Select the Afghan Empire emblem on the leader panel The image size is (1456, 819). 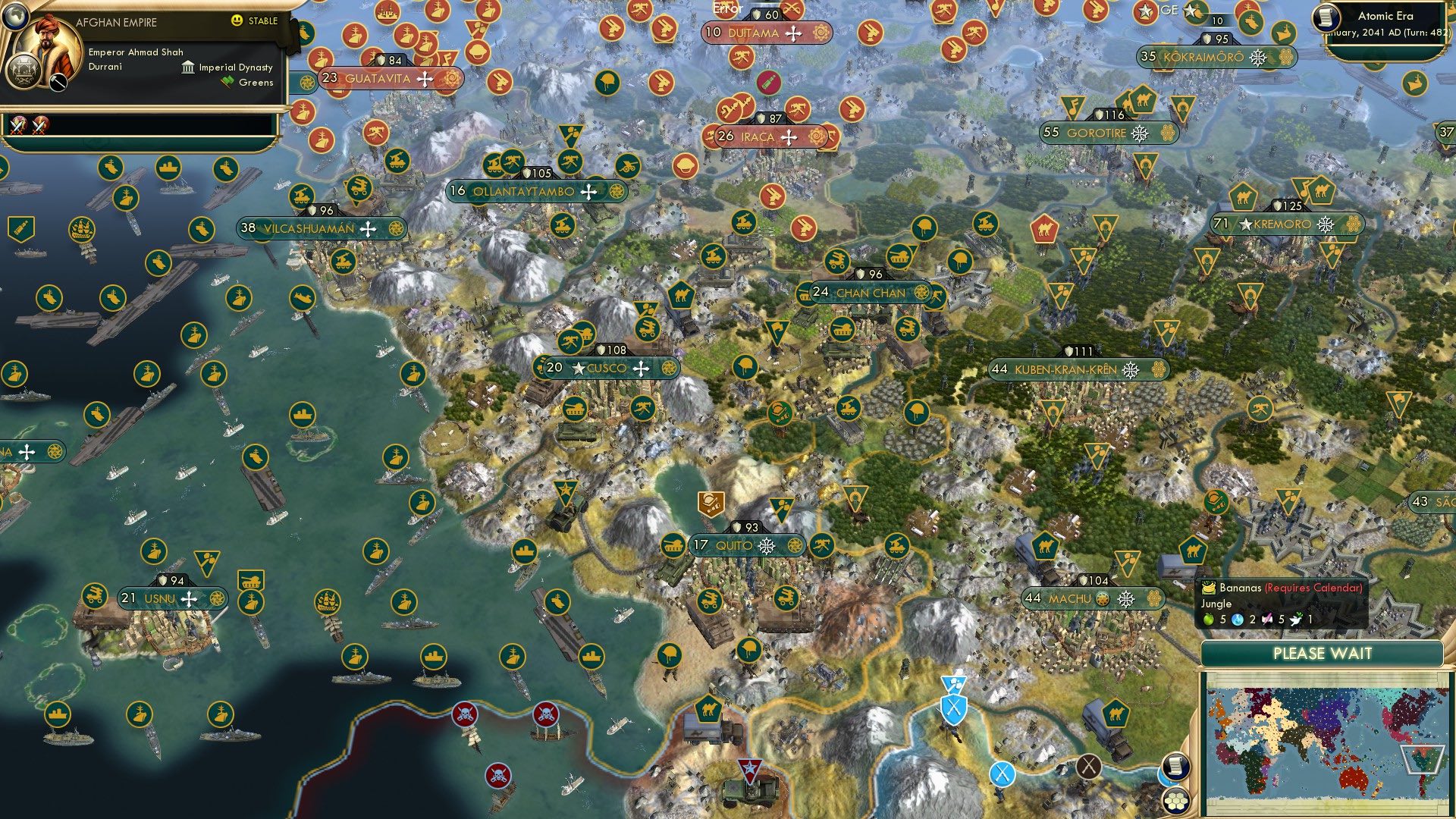coord(24,71)
